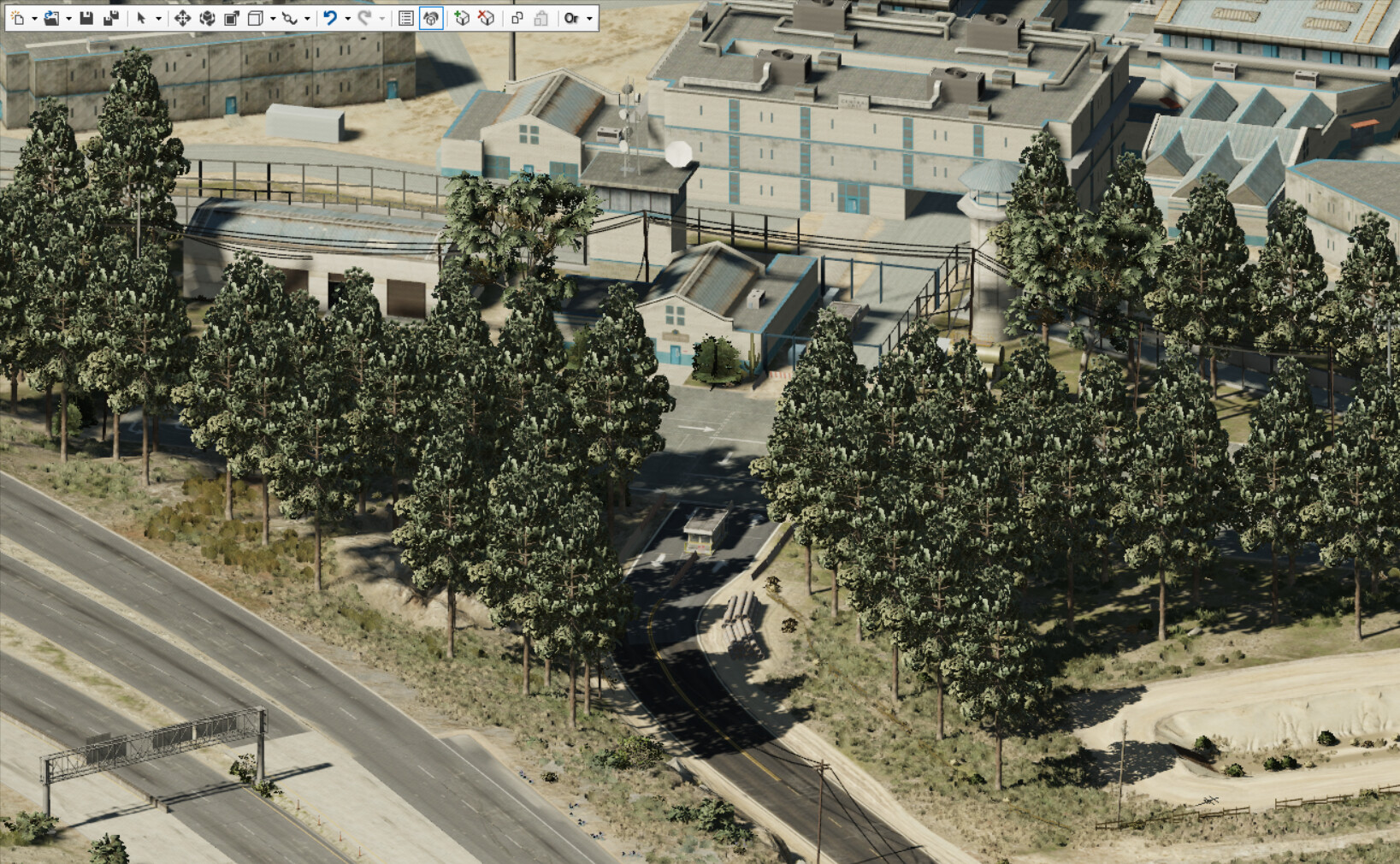The height and width of the screenshot is (864, 1400).
Task: Add a new entity to the scene
Action: pos(463,17)
